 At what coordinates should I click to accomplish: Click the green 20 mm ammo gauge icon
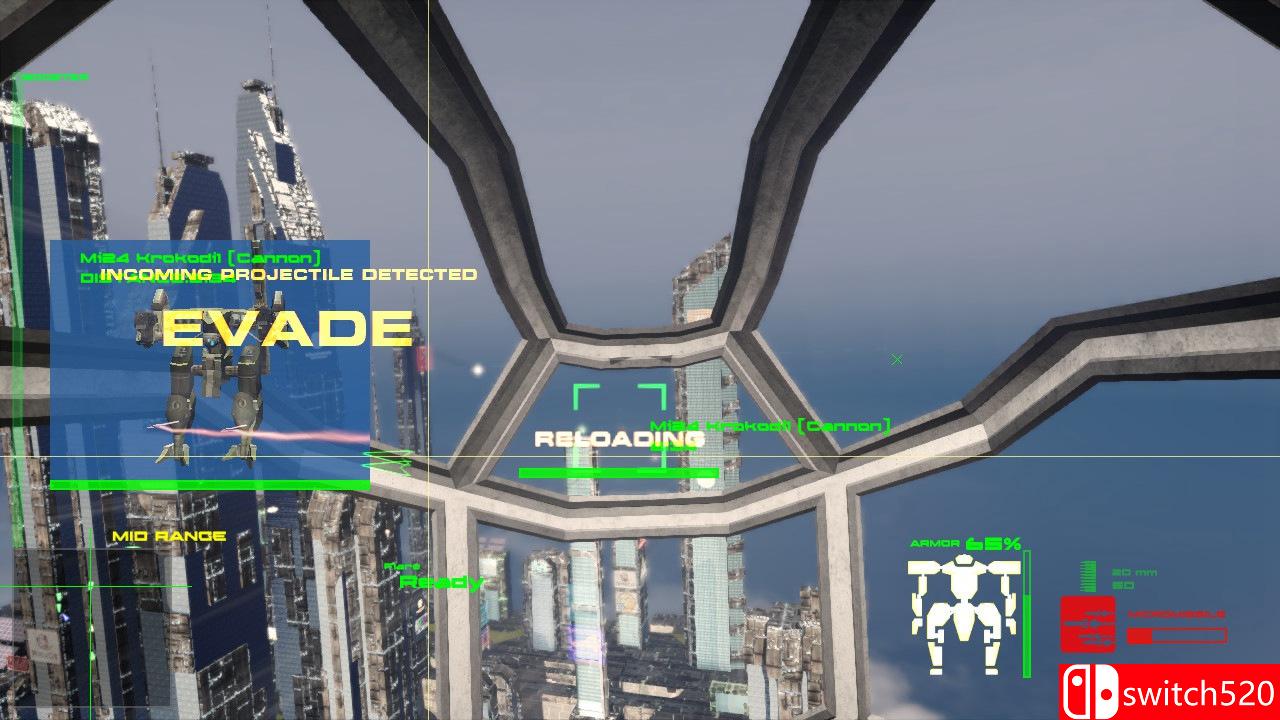click(1088, 577)
